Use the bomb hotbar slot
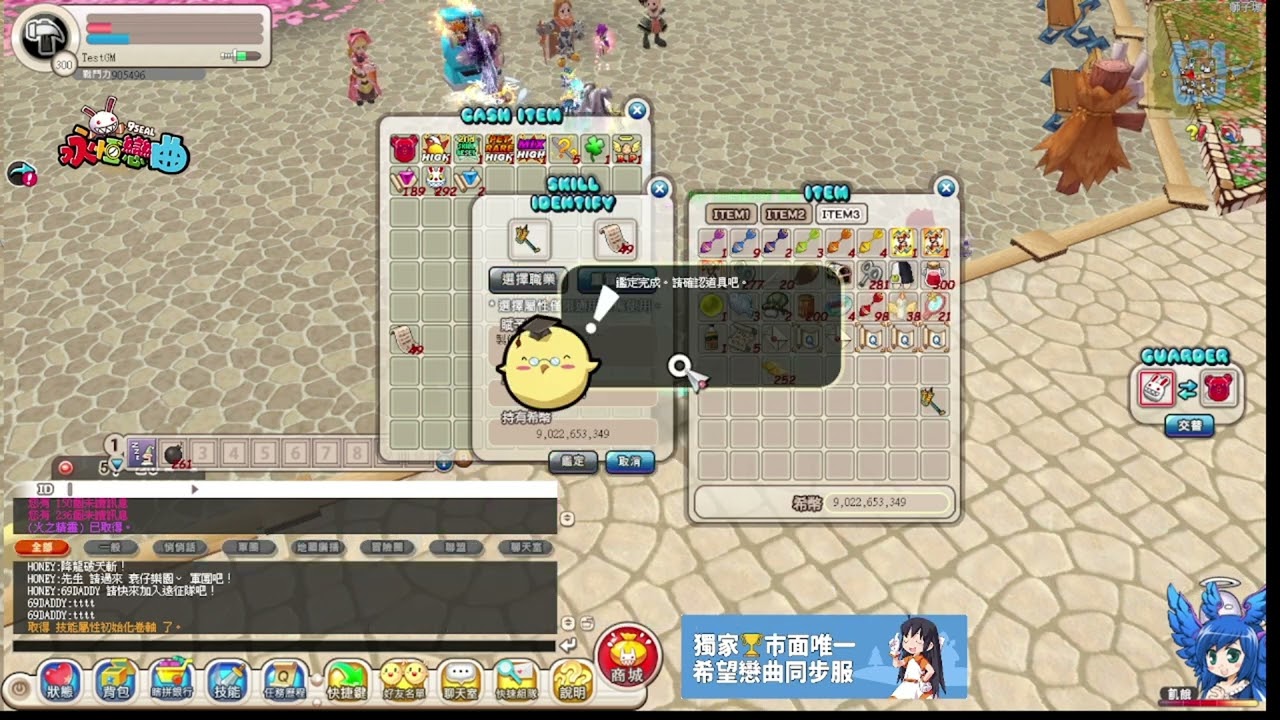 point(173,453)
